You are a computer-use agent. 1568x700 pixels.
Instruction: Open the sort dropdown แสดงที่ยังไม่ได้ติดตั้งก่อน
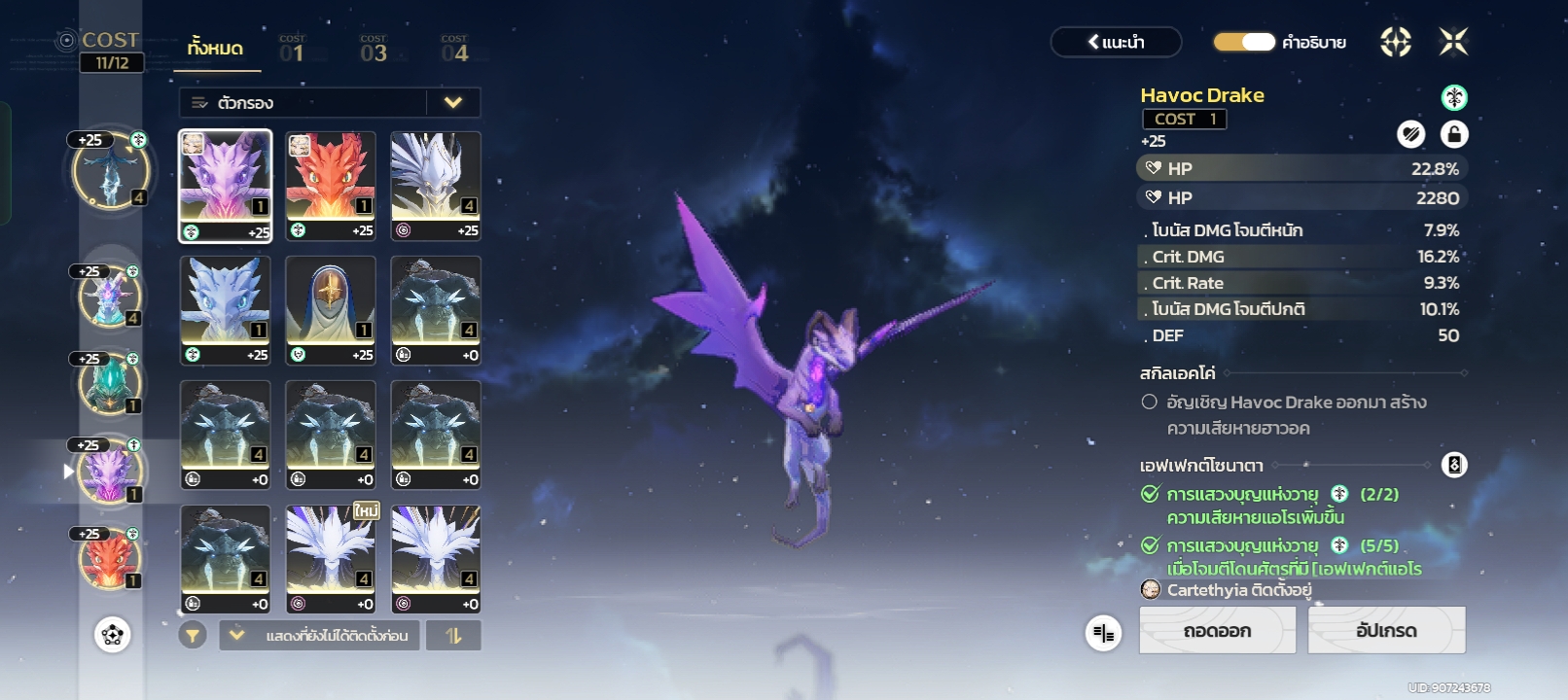(x=319, y=636)
